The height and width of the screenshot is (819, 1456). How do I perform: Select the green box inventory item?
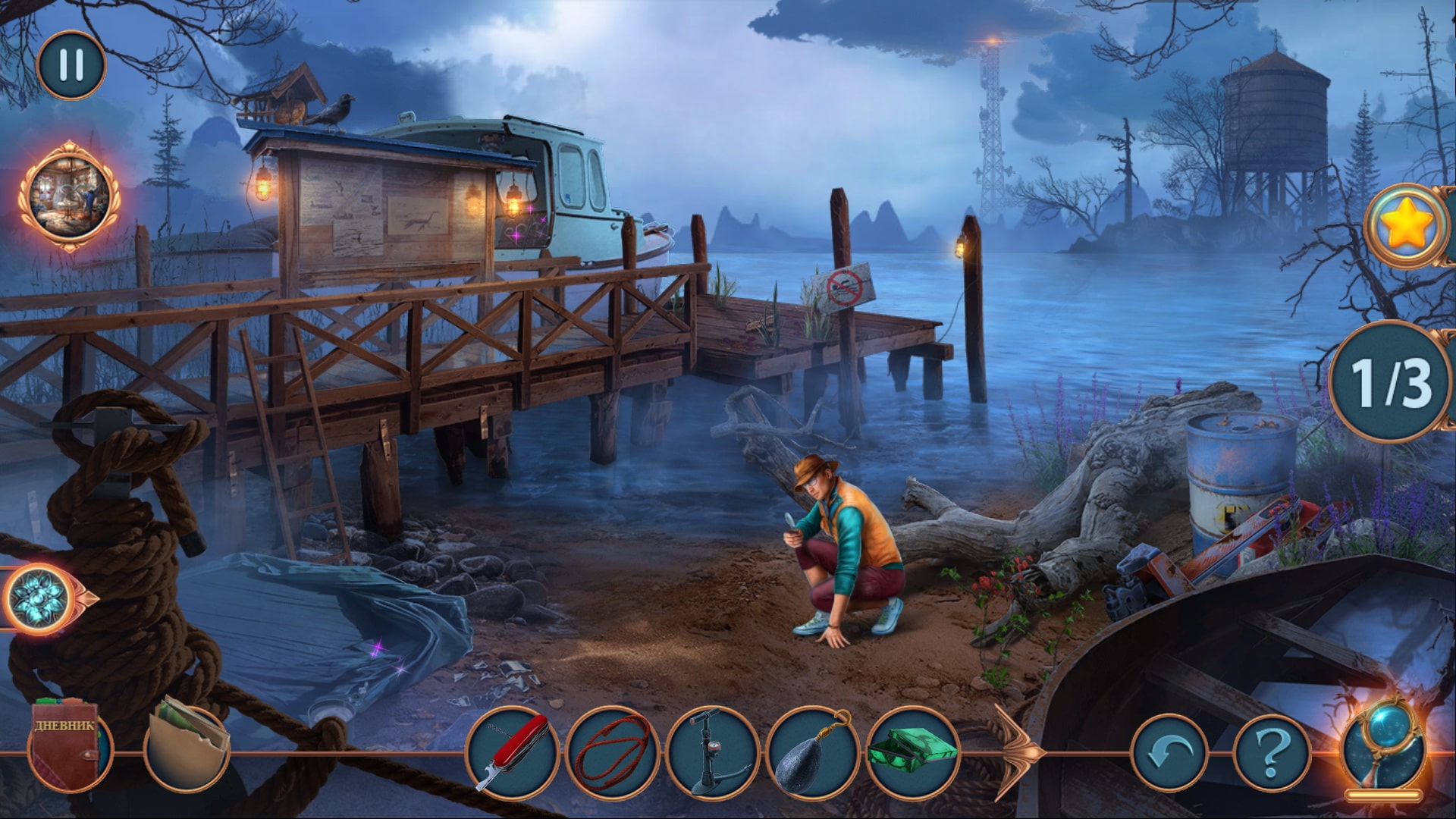tap(912, 752)
